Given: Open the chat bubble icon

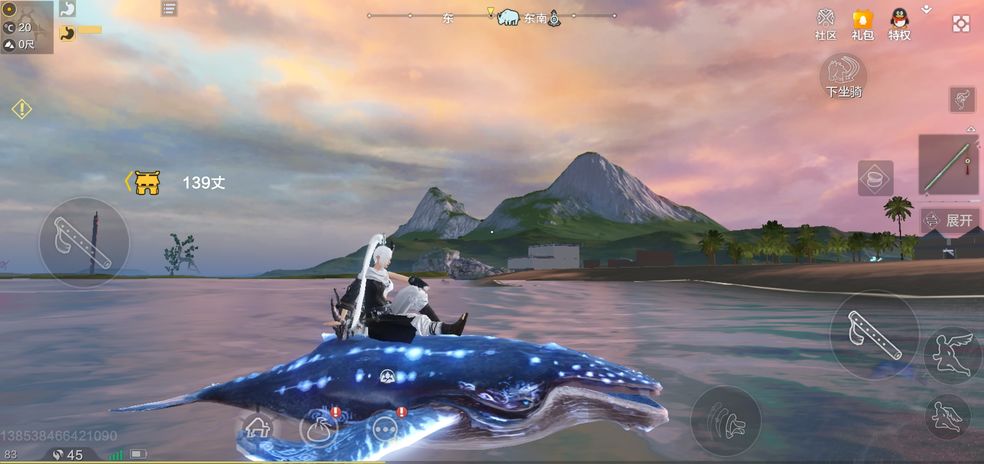Looking at the screenshot, I should [385, 428].
